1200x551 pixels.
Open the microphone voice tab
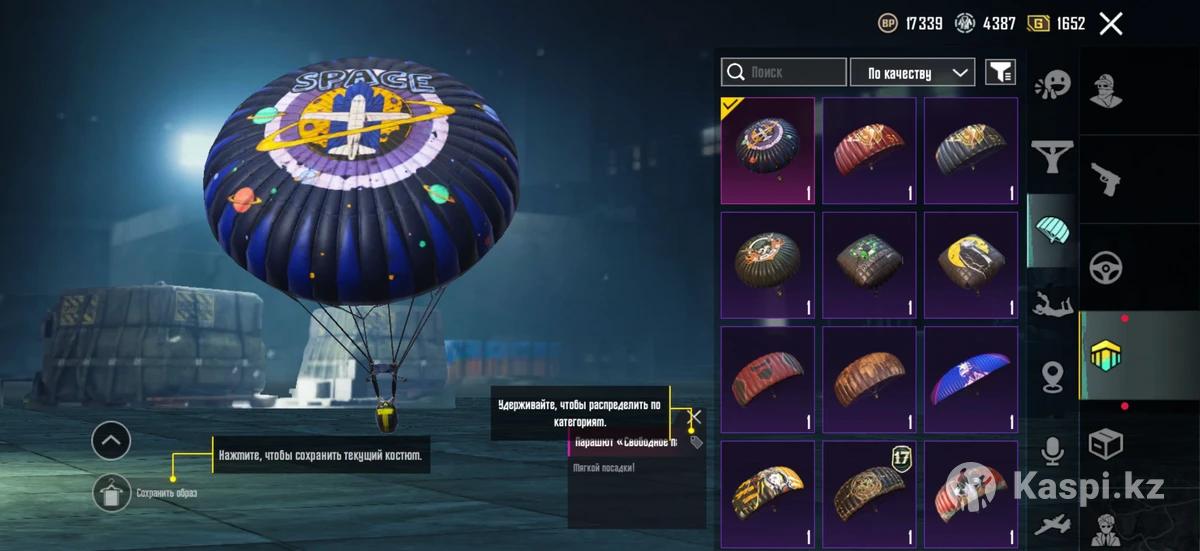[x=1052, y=451]
